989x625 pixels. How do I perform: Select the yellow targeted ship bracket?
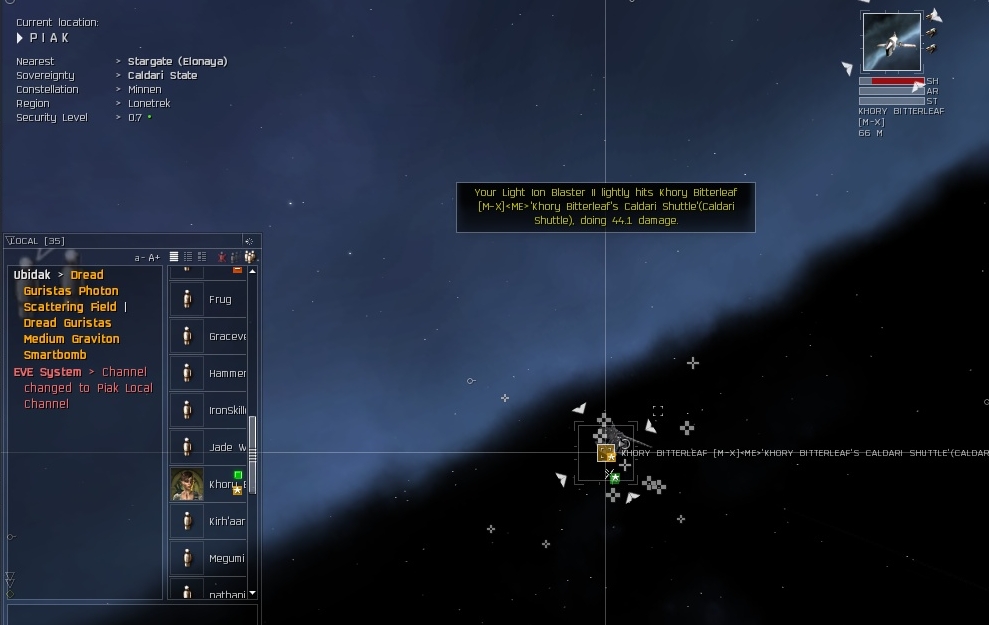(x=606, y=453)
